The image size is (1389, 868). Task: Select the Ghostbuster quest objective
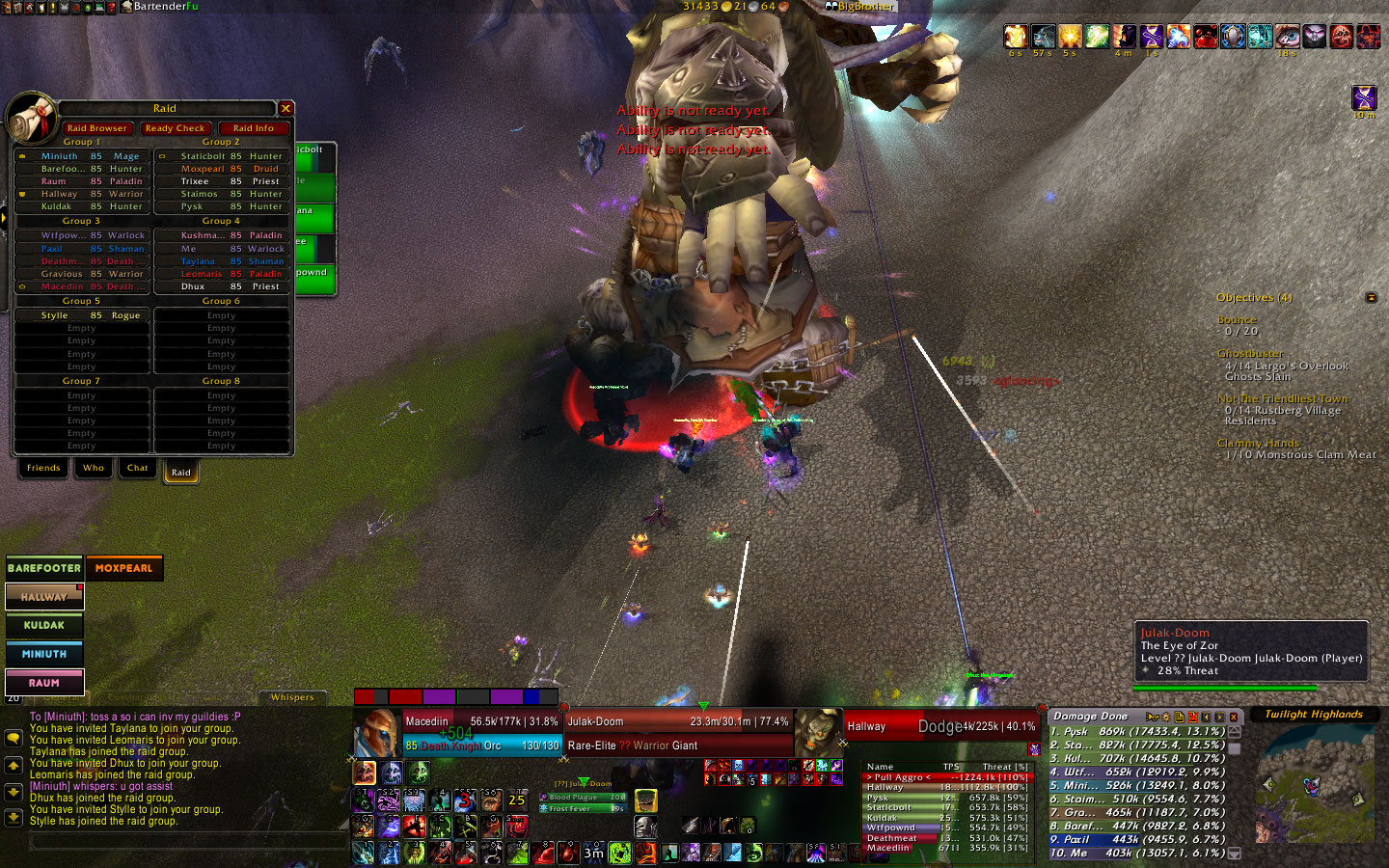pos(1250,353)
